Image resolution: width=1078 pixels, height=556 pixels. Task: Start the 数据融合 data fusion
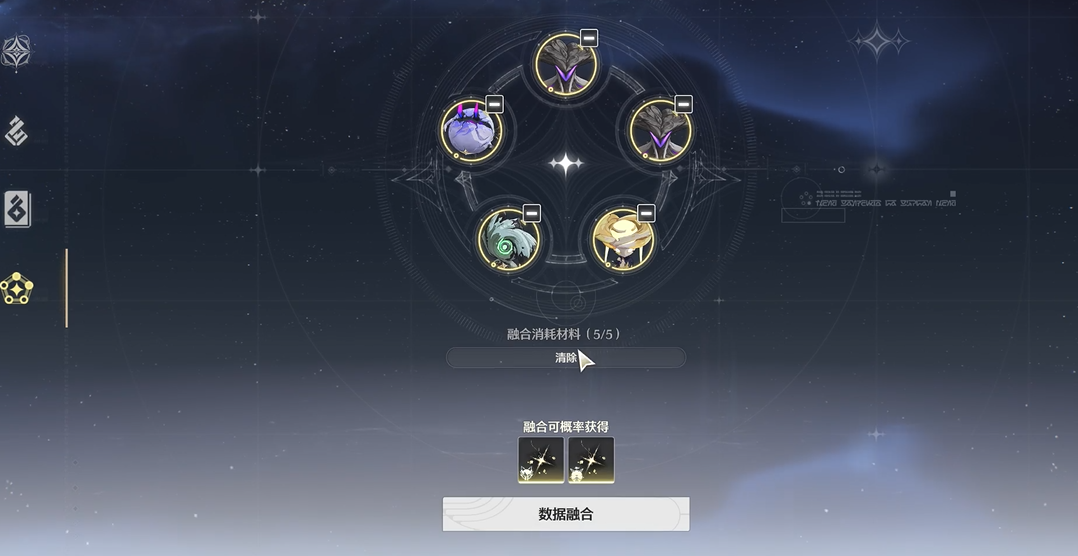pyautogui.click(x=565, y=514)
